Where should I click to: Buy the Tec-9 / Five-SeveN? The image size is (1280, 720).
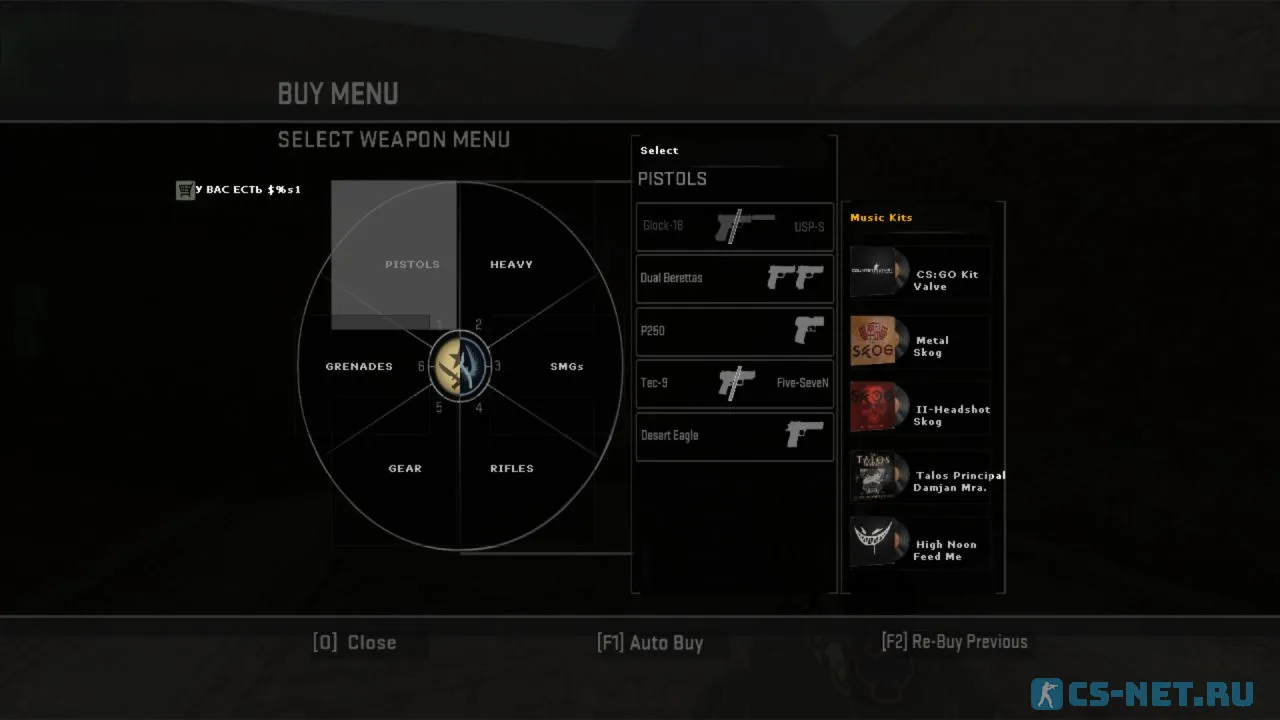735,383
